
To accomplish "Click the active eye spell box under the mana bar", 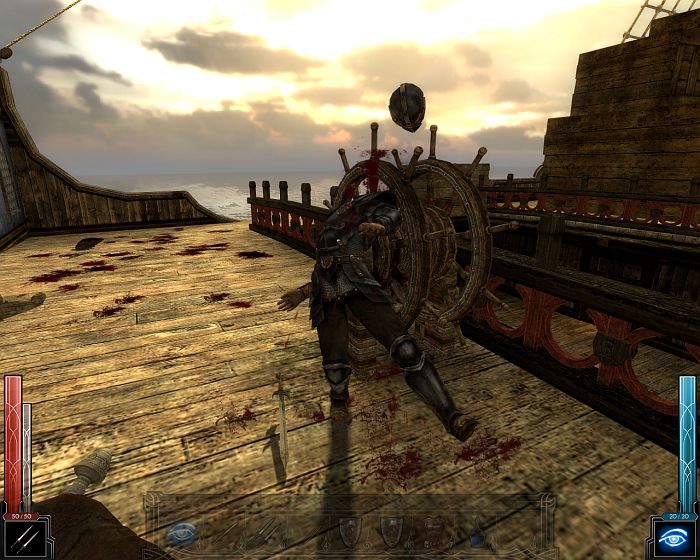I will 674,539.
